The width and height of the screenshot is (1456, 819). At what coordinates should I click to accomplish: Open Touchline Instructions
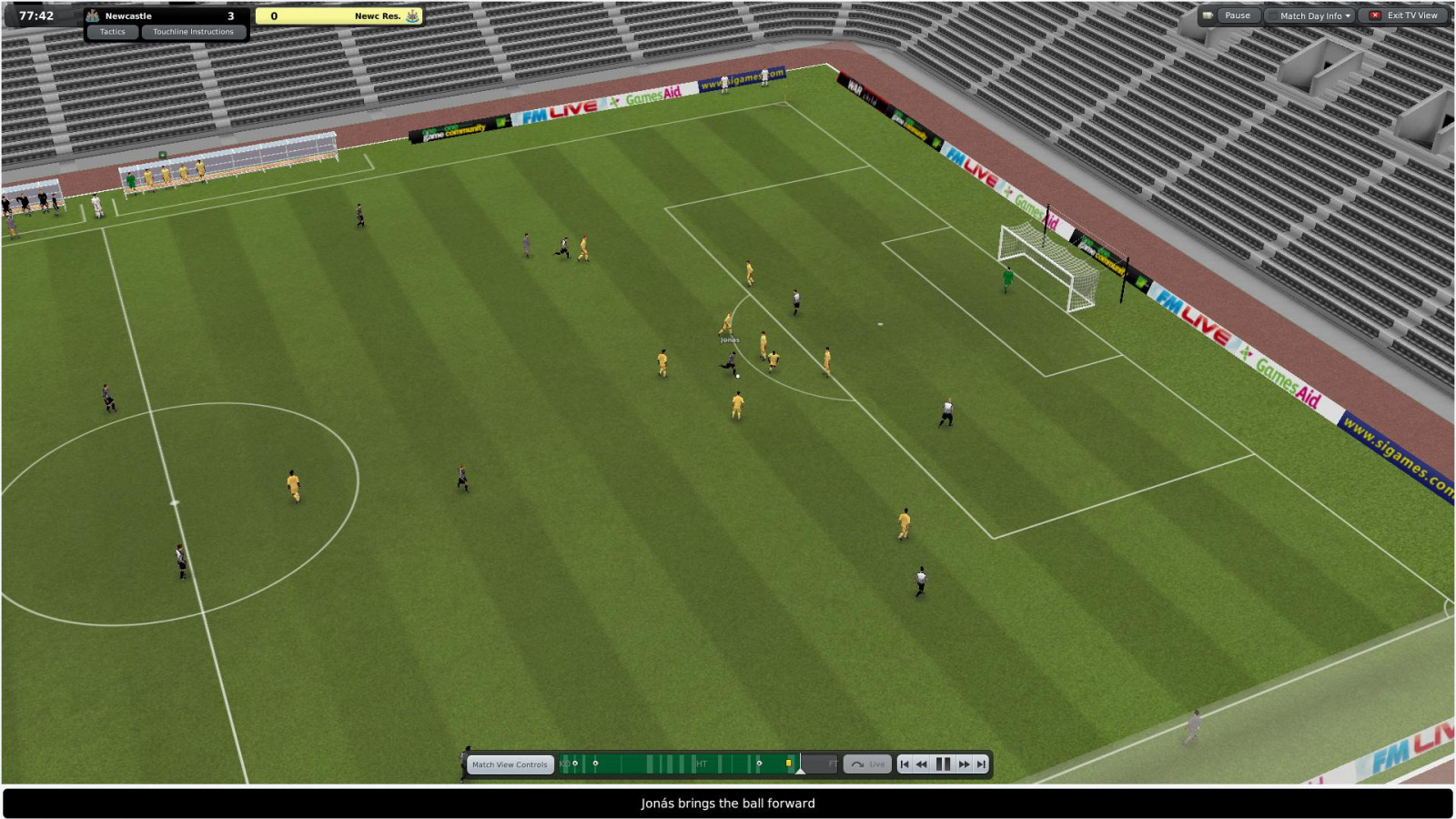[x=193, y=32]
